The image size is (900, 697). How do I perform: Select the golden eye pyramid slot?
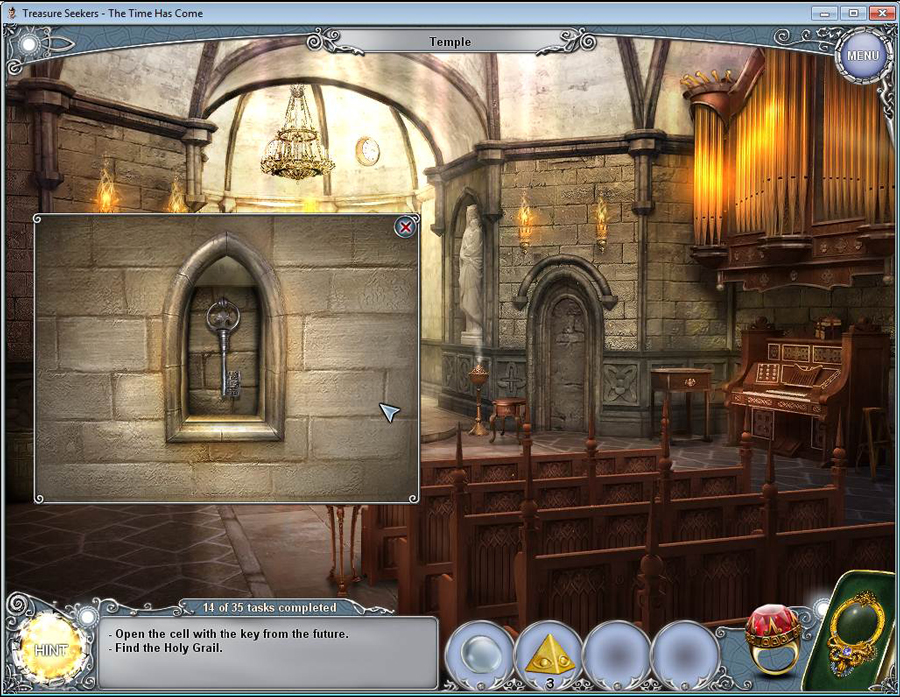pyautogui.click(x=549, y=655)
